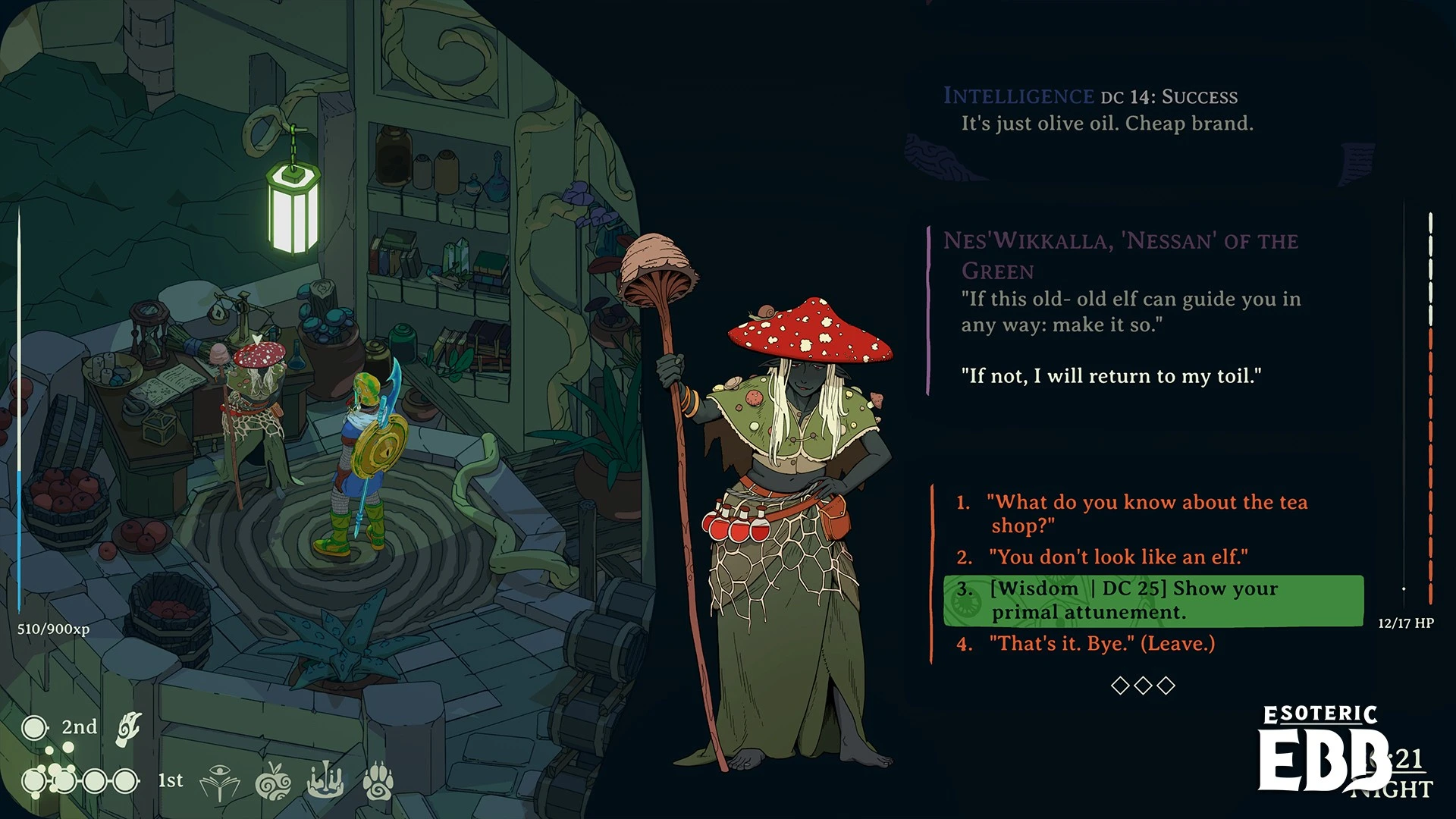Select the splashing water spell icon
1456x819 pixels.
click(325, 781)
